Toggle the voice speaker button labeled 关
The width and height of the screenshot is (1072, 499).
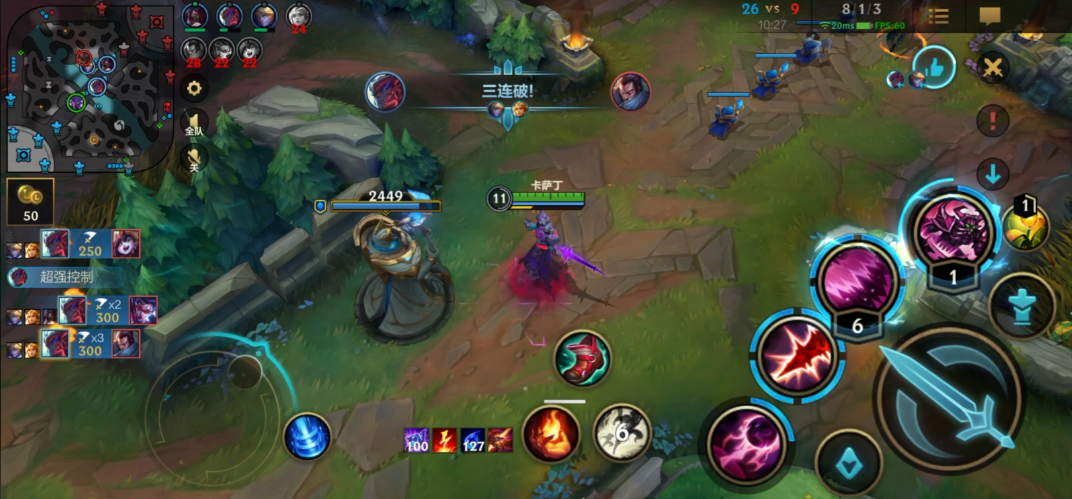click(x=194, y=160)
